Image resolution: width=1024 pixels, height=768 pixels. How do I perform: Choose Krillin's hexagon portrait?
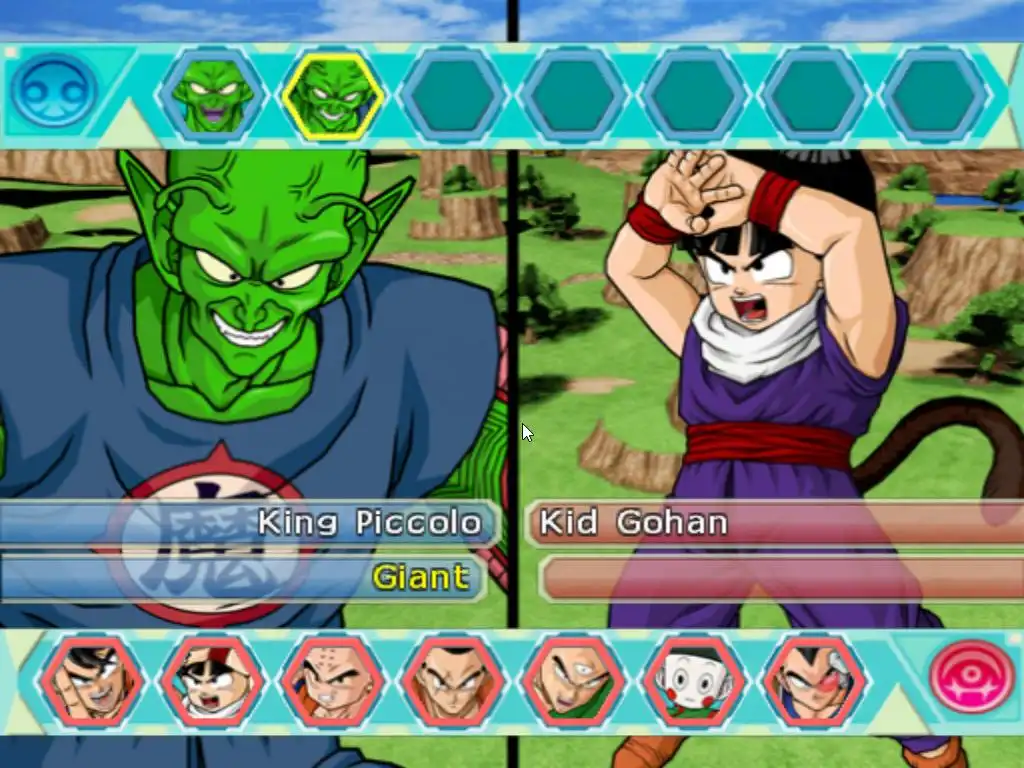(332, 681)
